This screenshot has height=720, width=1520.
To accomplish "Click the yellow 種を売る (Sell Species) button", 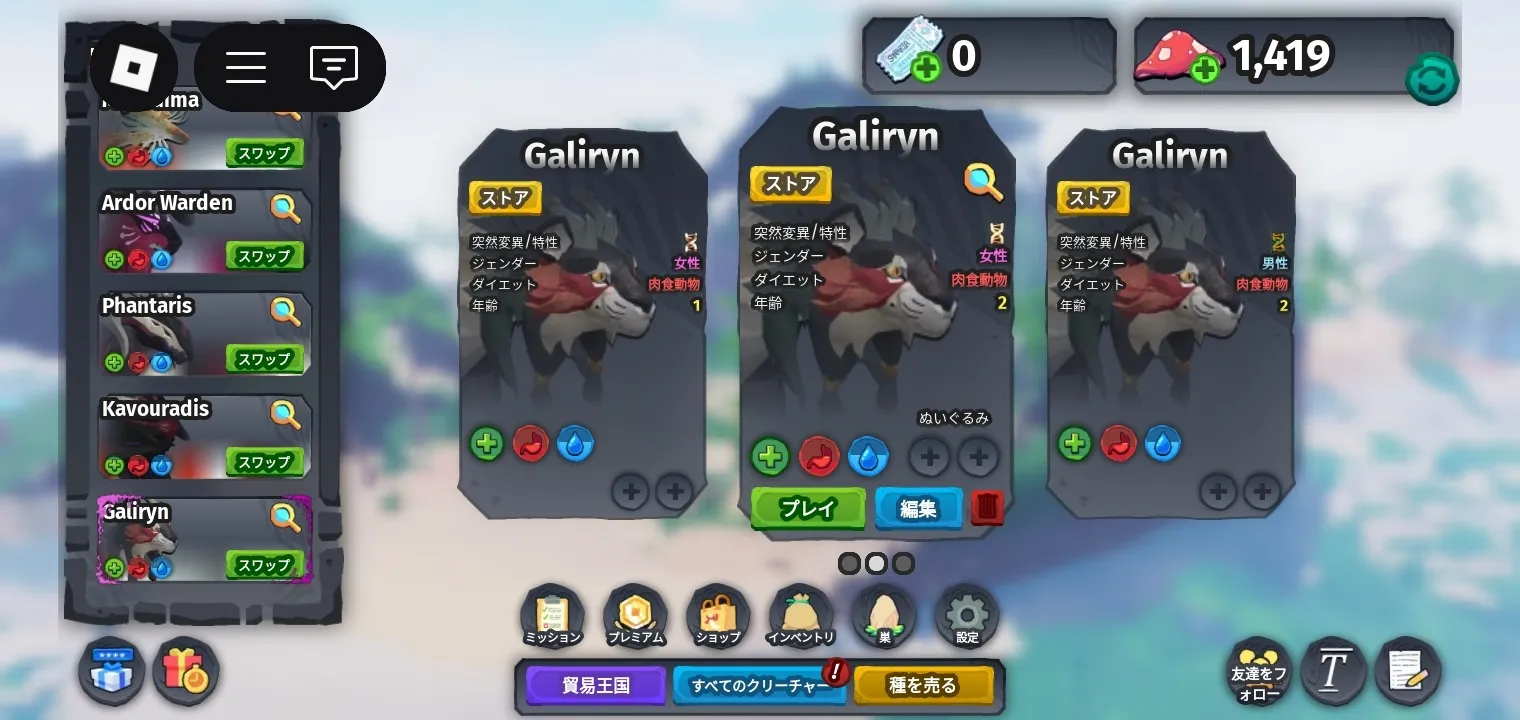I will (923, 686).
